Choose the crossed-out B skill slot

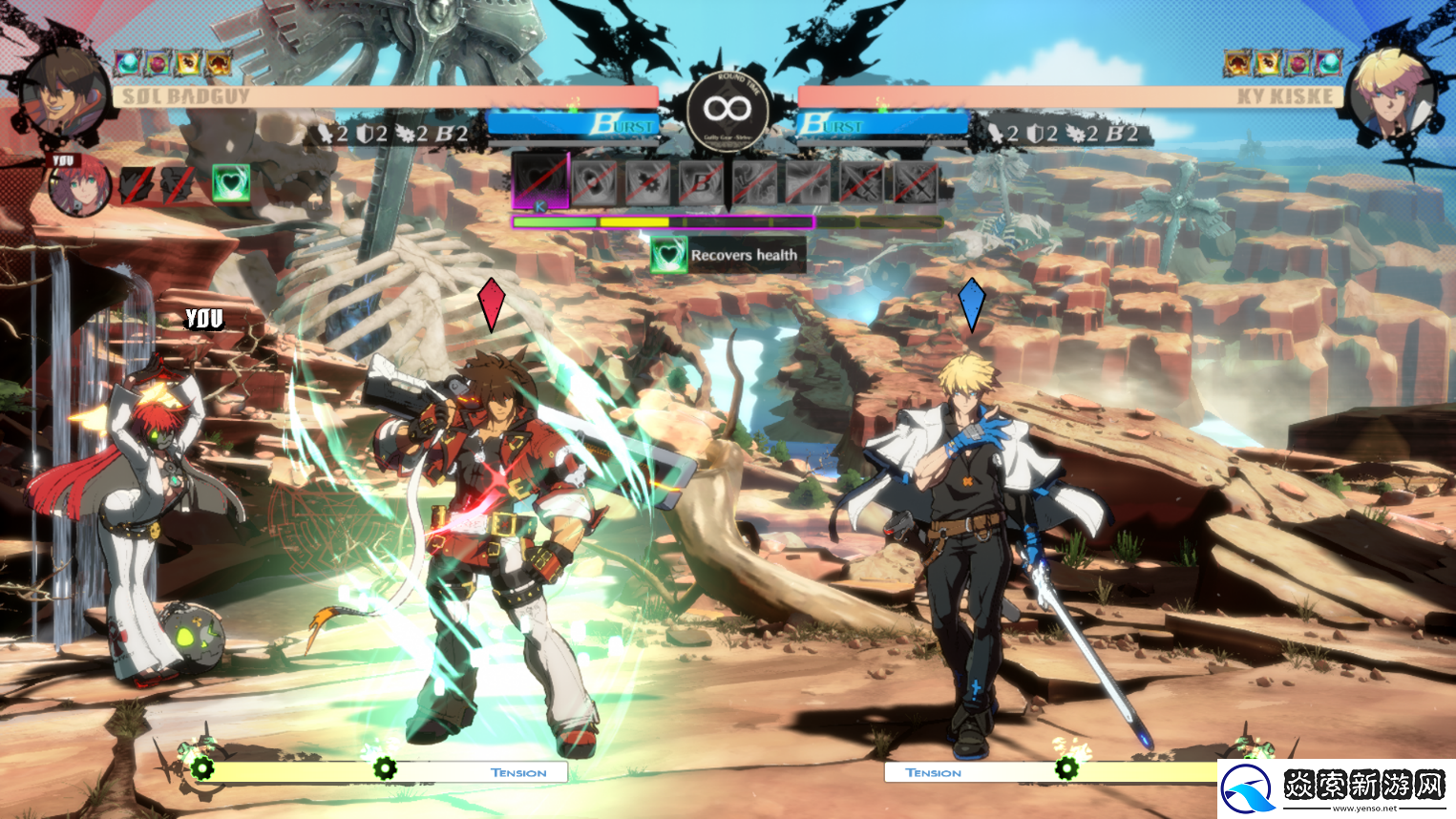[x=701, y=181]
